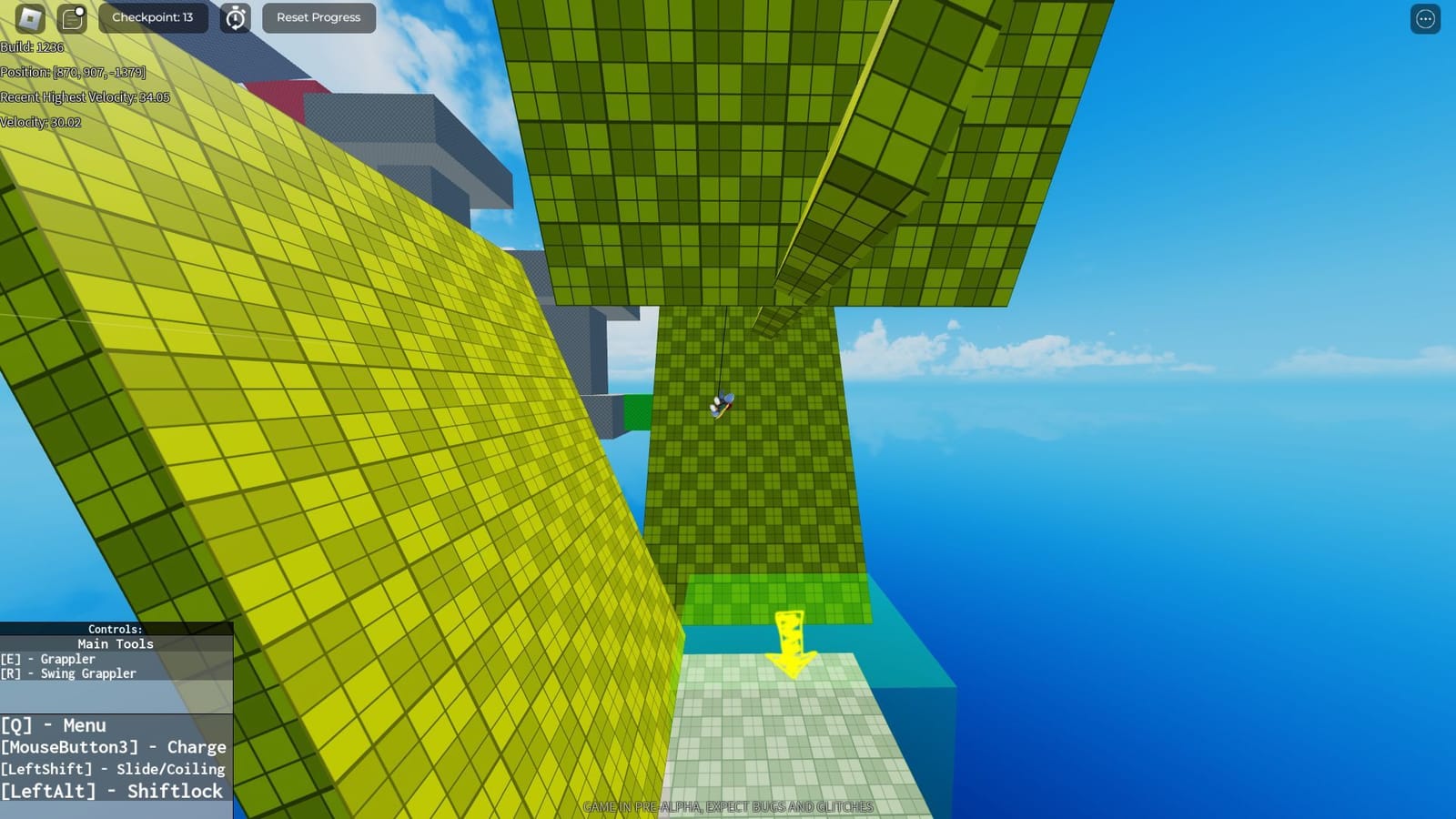Click the Velocity: 30.02 readout

pyautogui.click(x=40, y=120)
